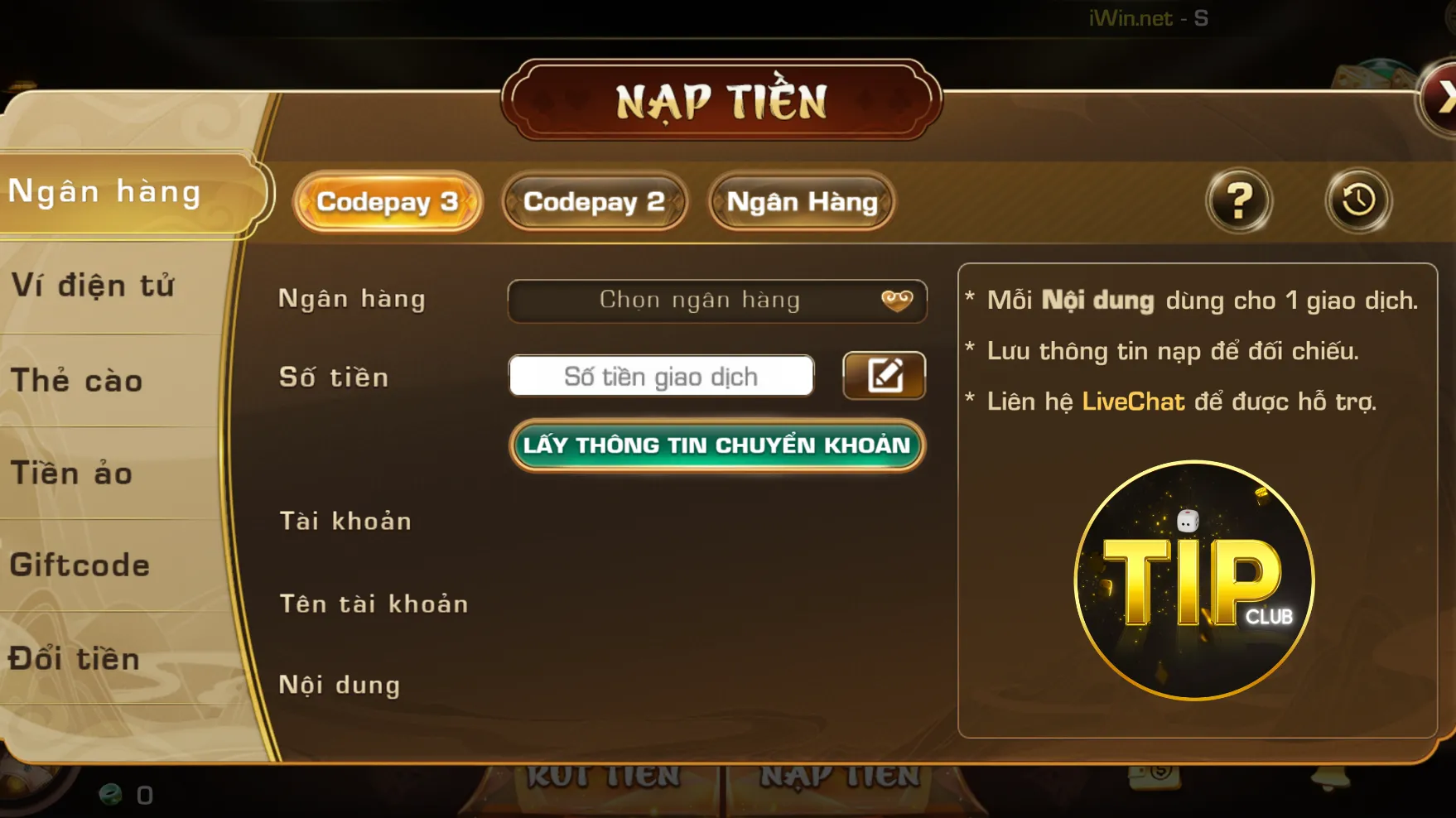The width and height of the screenshot is (1456, 818).
Task: Select the Codepay 2 payment tab
Action: 595,201
